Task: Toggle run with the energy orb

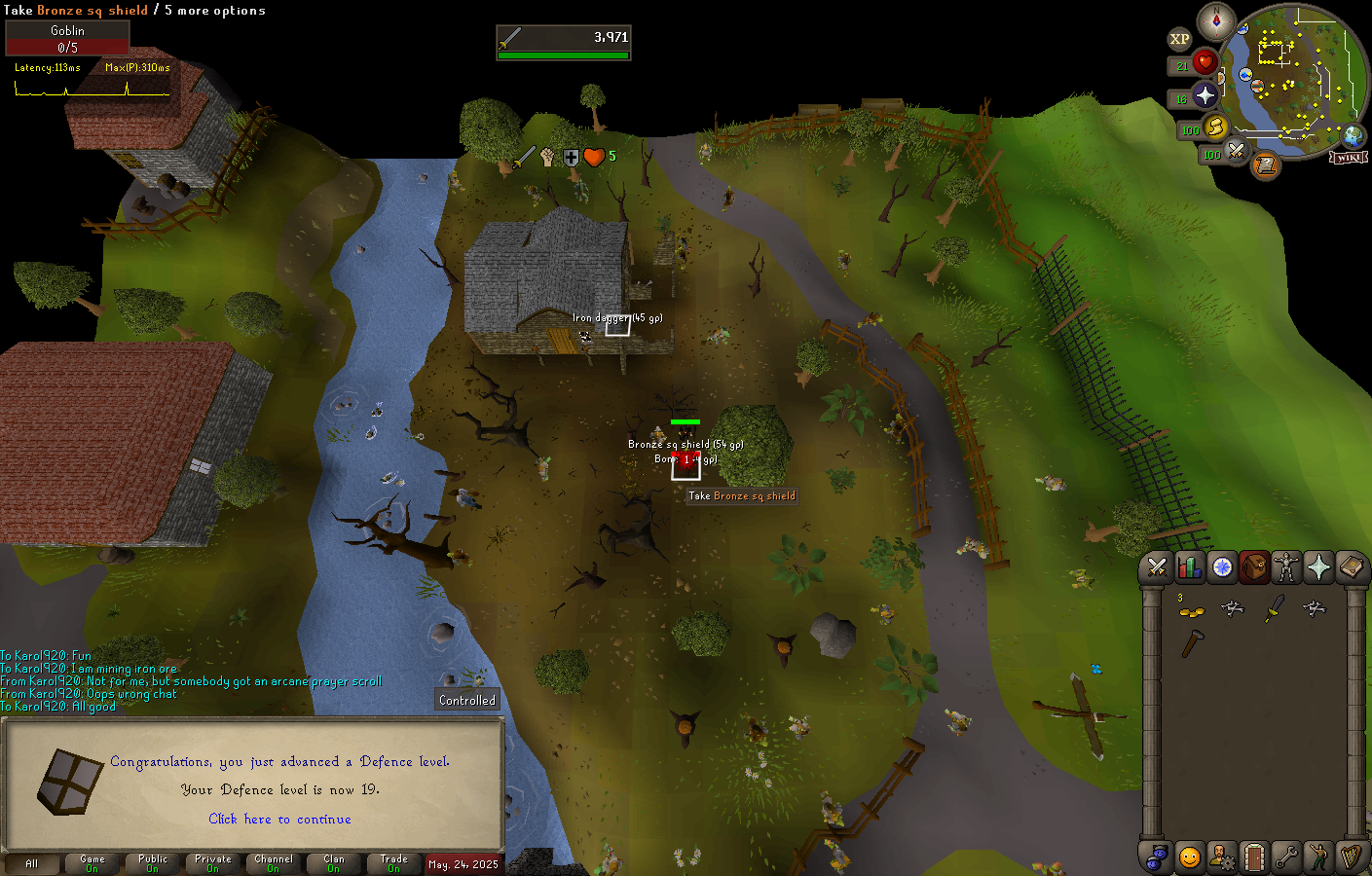Action: point(1215,127)
